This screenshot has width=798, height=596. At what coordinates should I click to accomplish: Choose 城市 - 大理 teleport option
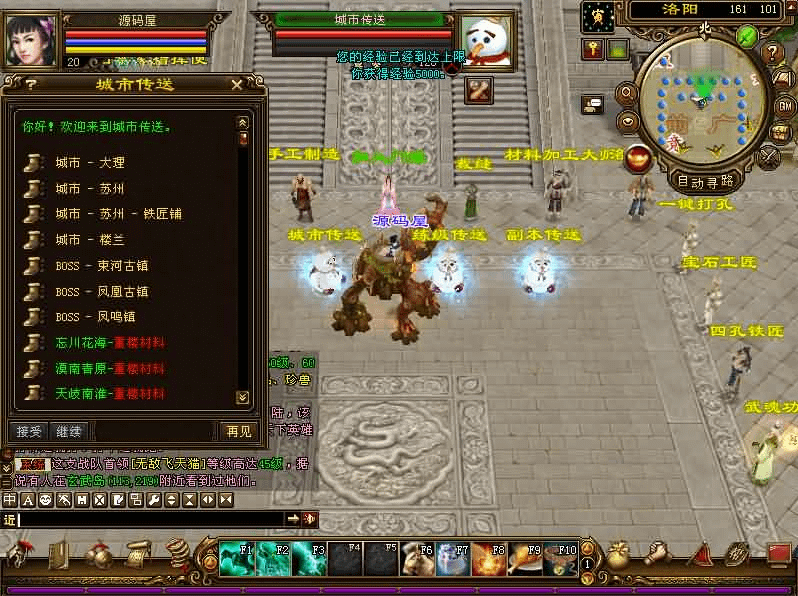pos(90,162)
